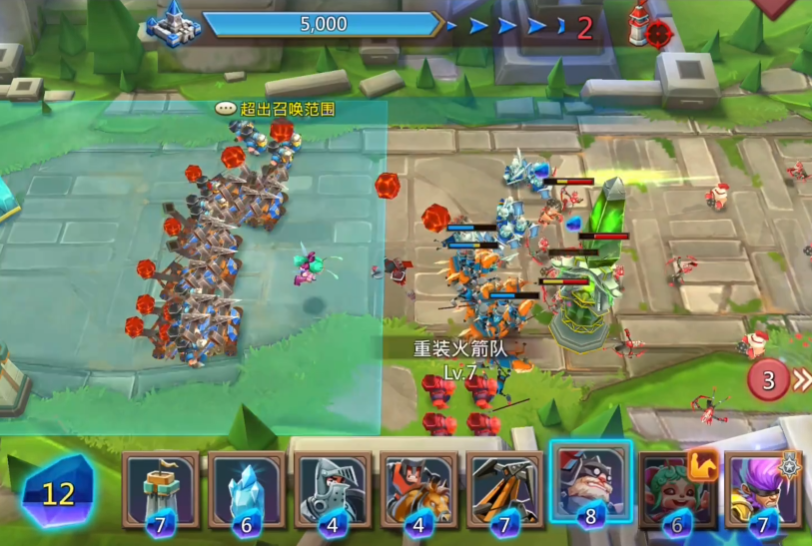Pick the purple-haired hero card

click(x=763, y=489)
